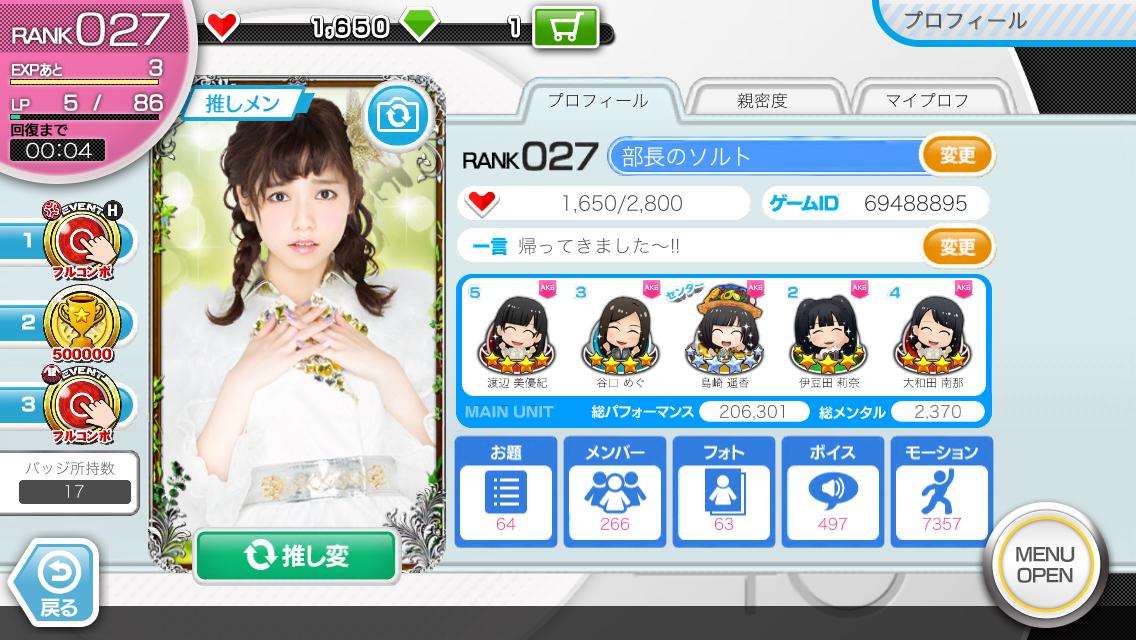
Task: Switch to the 親密度 tab
Action: pyautogui.click(x=762, y=100)
